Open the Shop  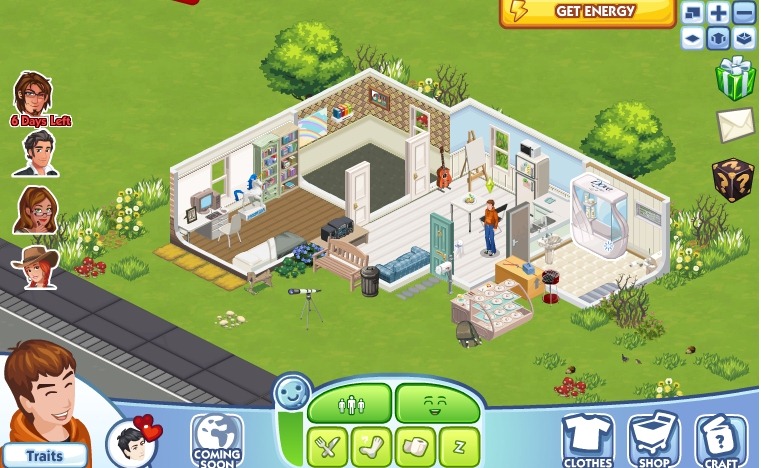pos(654,441)
